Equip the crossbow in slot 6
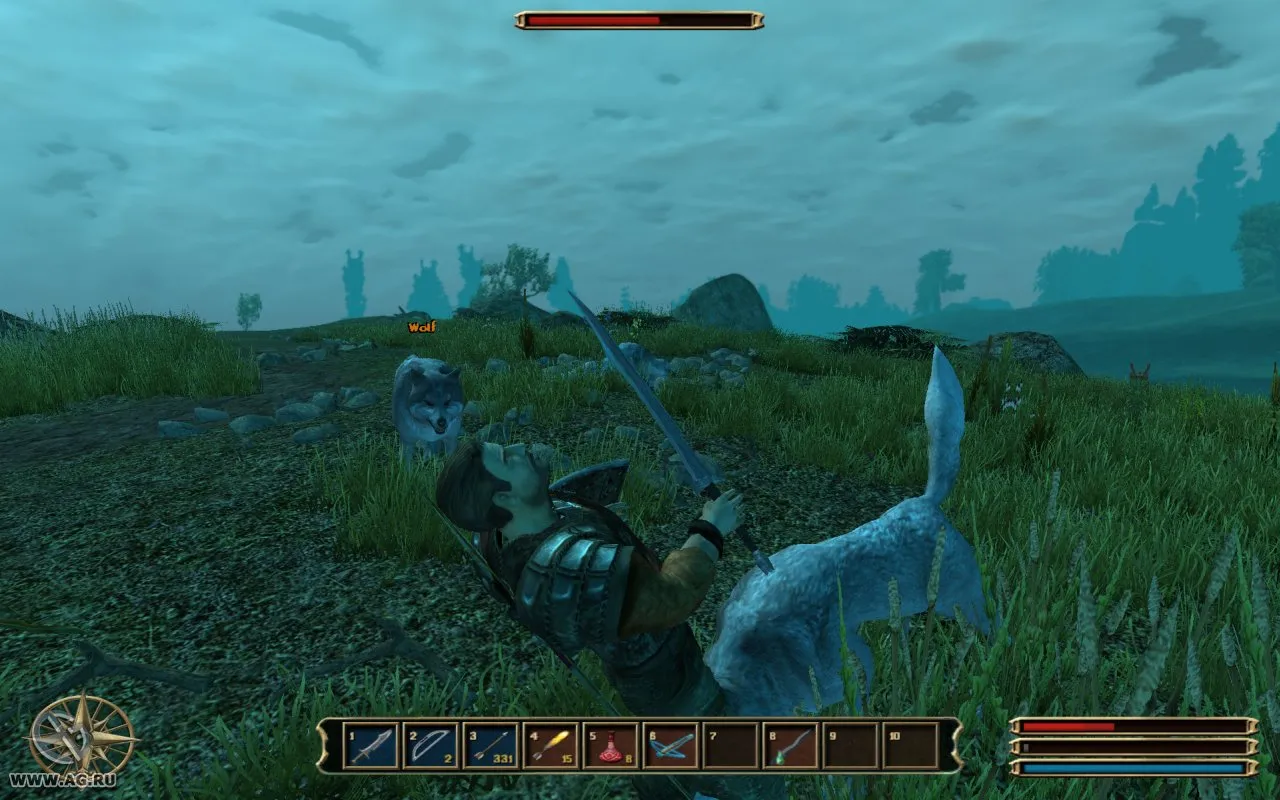 click(x=670, y=746)
